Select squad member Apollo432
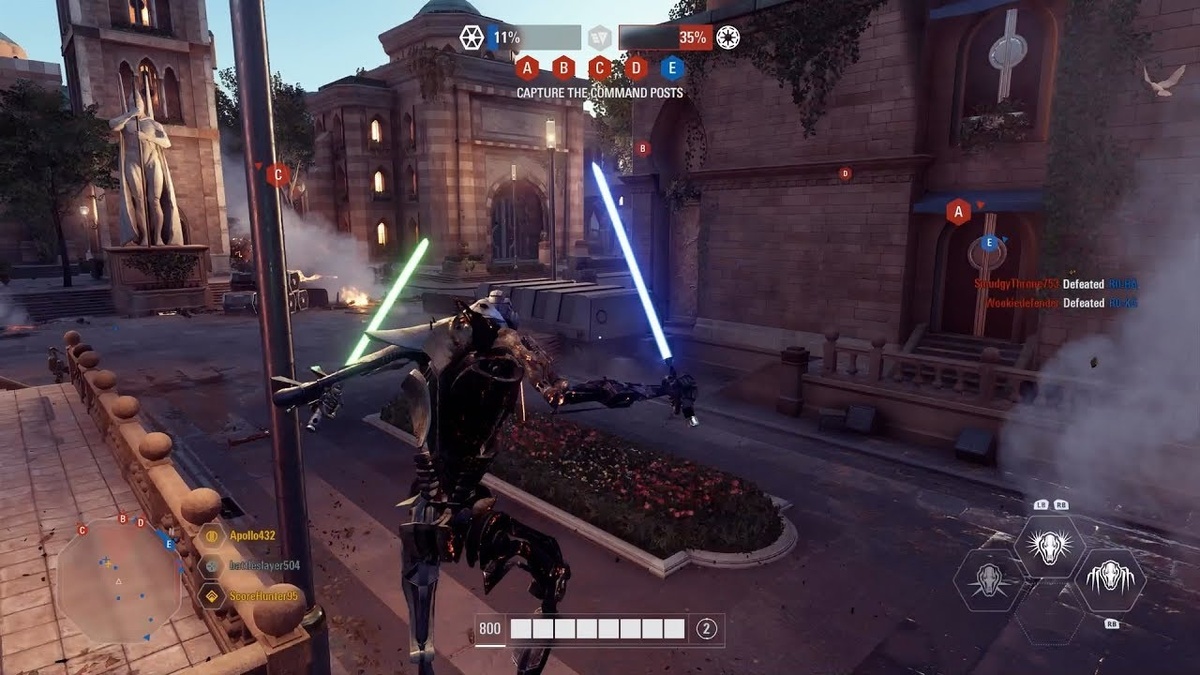Screen dimensions: 1200x675 pyautogui.click(x=251, y=536)
